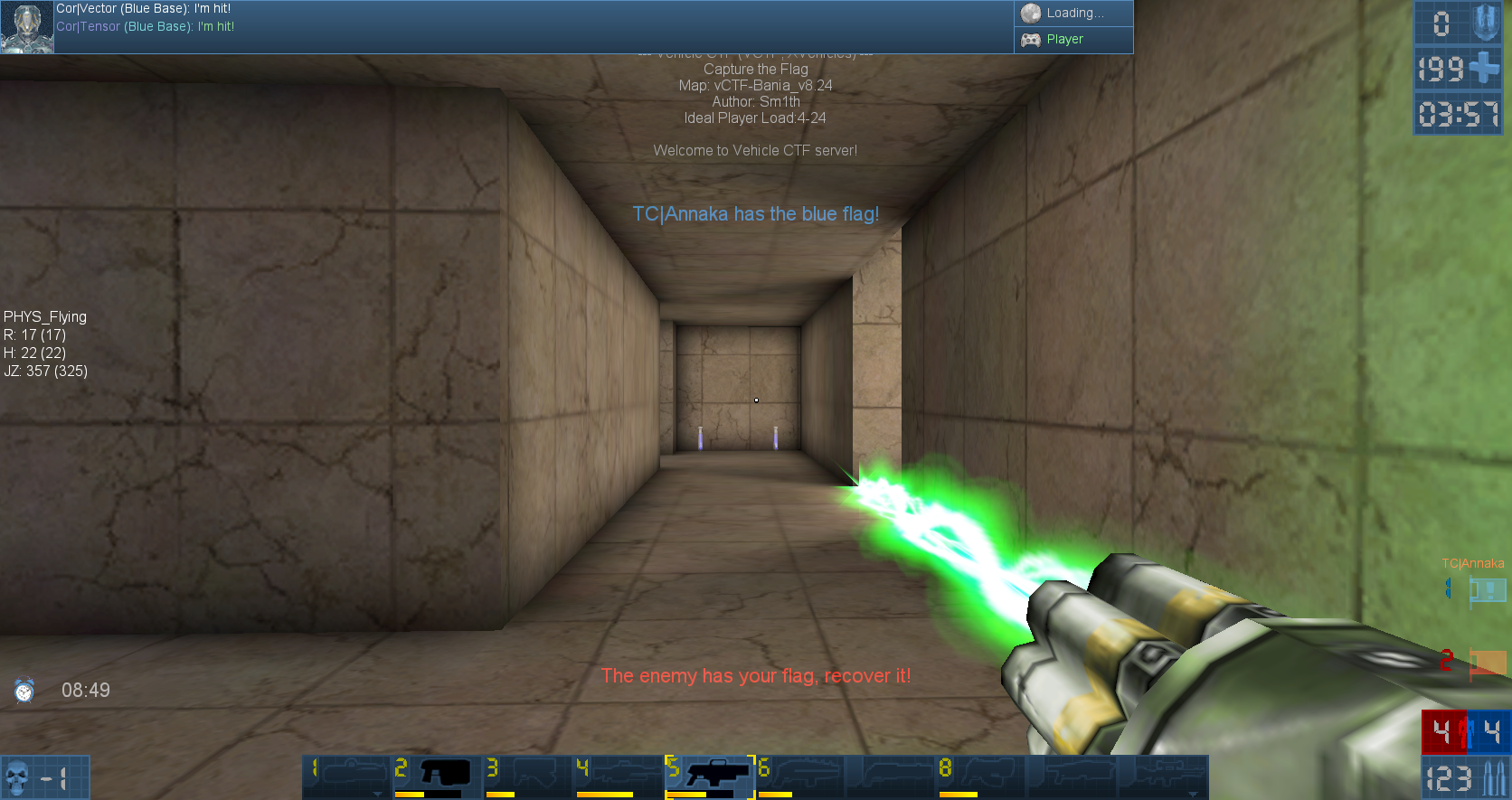Click the gamepad icon next to Player
The height and width of the screenshot is (800, 1512).
1031,40
